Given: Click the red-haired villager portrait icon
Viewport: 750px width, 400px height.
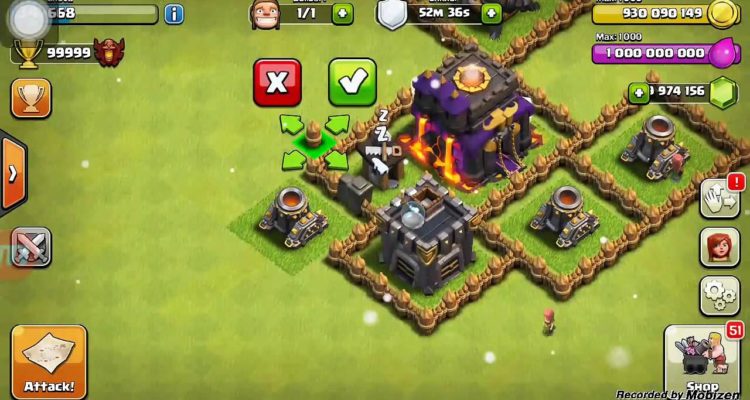Looking at the screenshot, I should tap(719, 247).
